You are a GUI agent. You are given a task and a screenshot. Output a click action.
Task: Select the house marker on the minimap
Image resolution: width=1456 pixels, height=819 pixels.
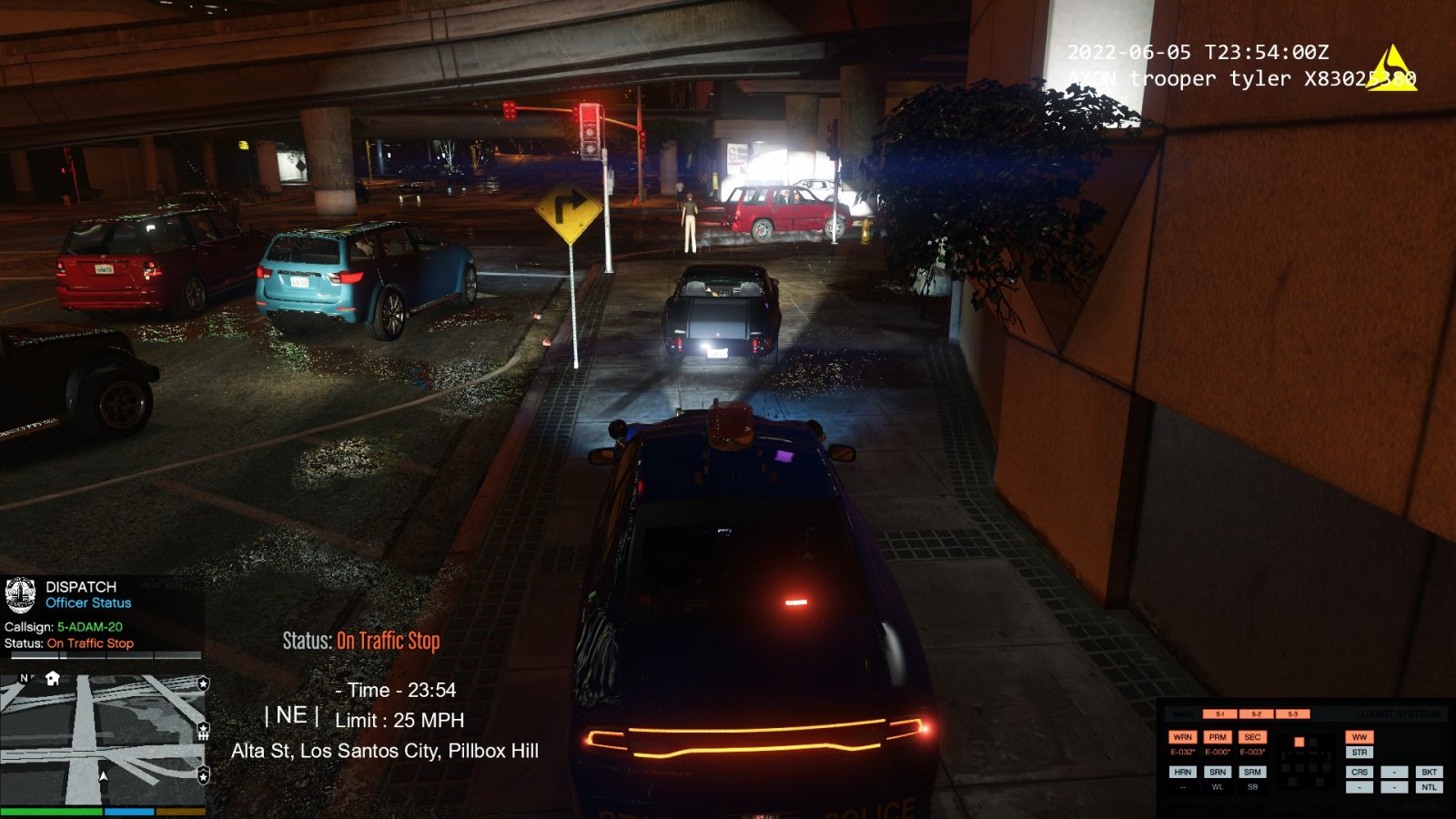click(53, 678)
